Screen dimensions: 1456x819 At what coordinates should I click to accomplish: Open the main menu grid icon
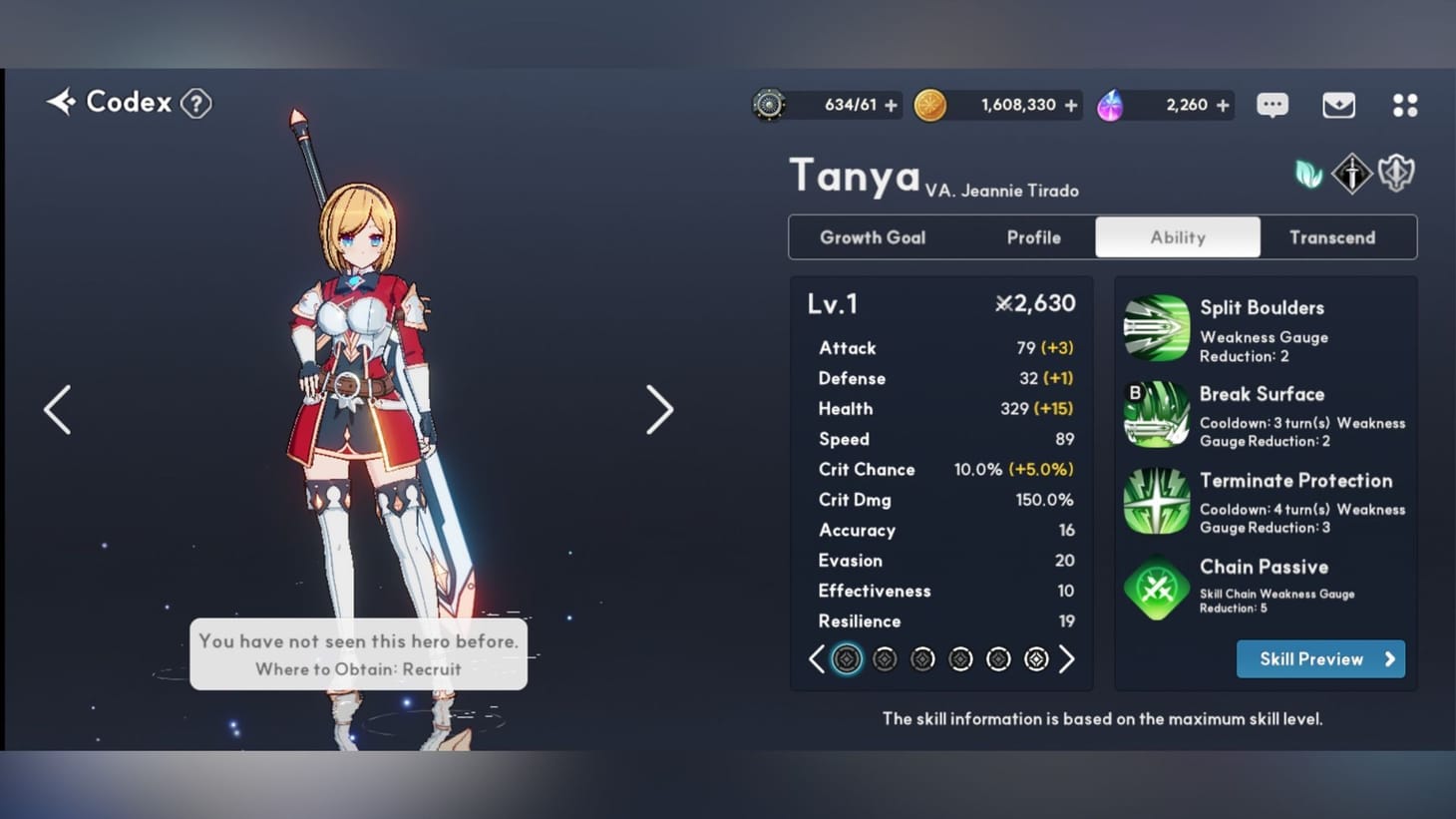[1405, 105]
